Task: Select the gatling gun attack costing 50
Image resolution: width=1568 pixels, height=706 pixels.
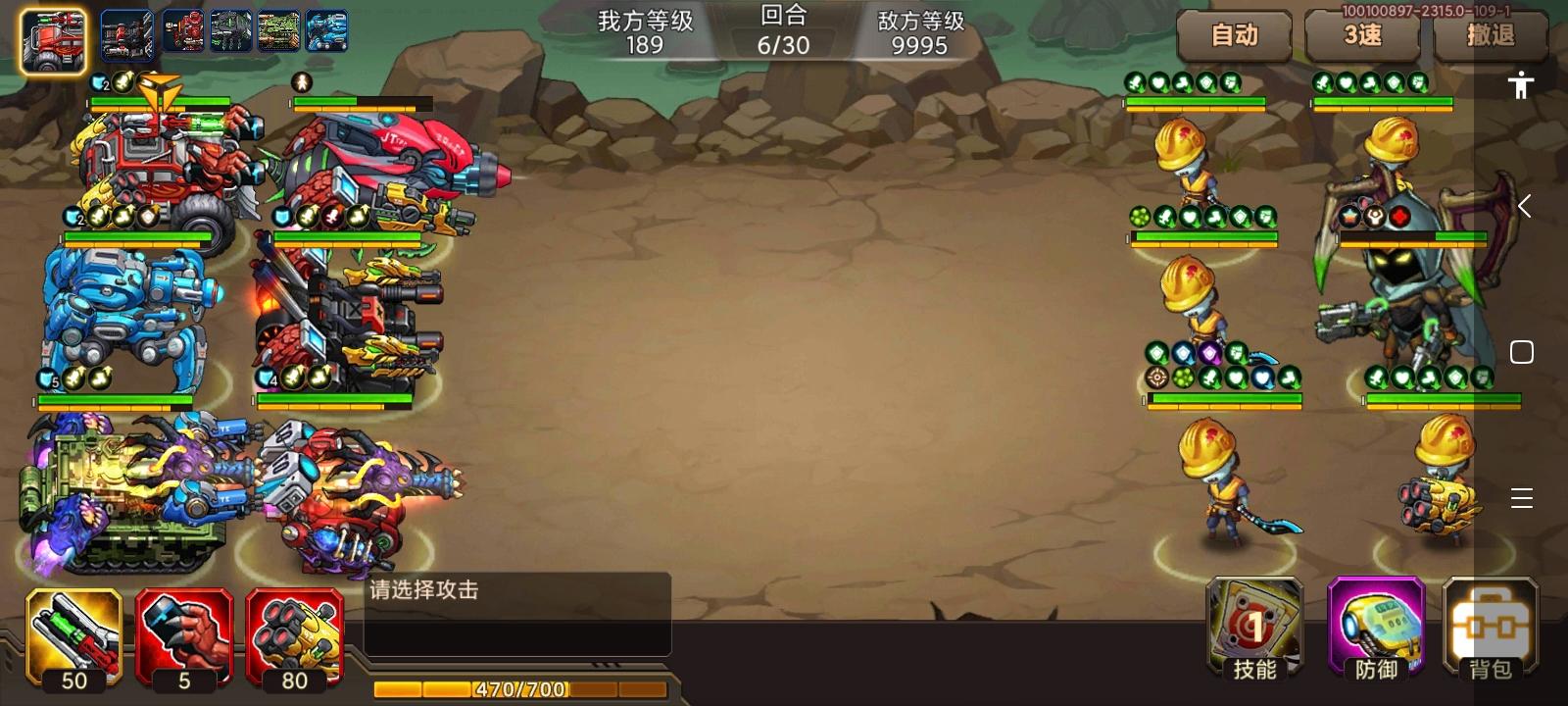Action: point(73,637)
